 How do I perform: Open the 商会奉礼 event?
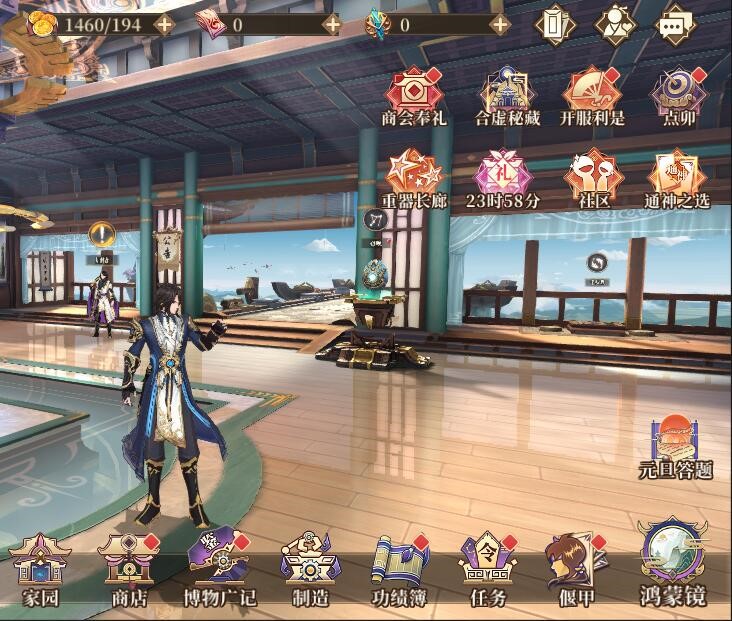[414, 97]
